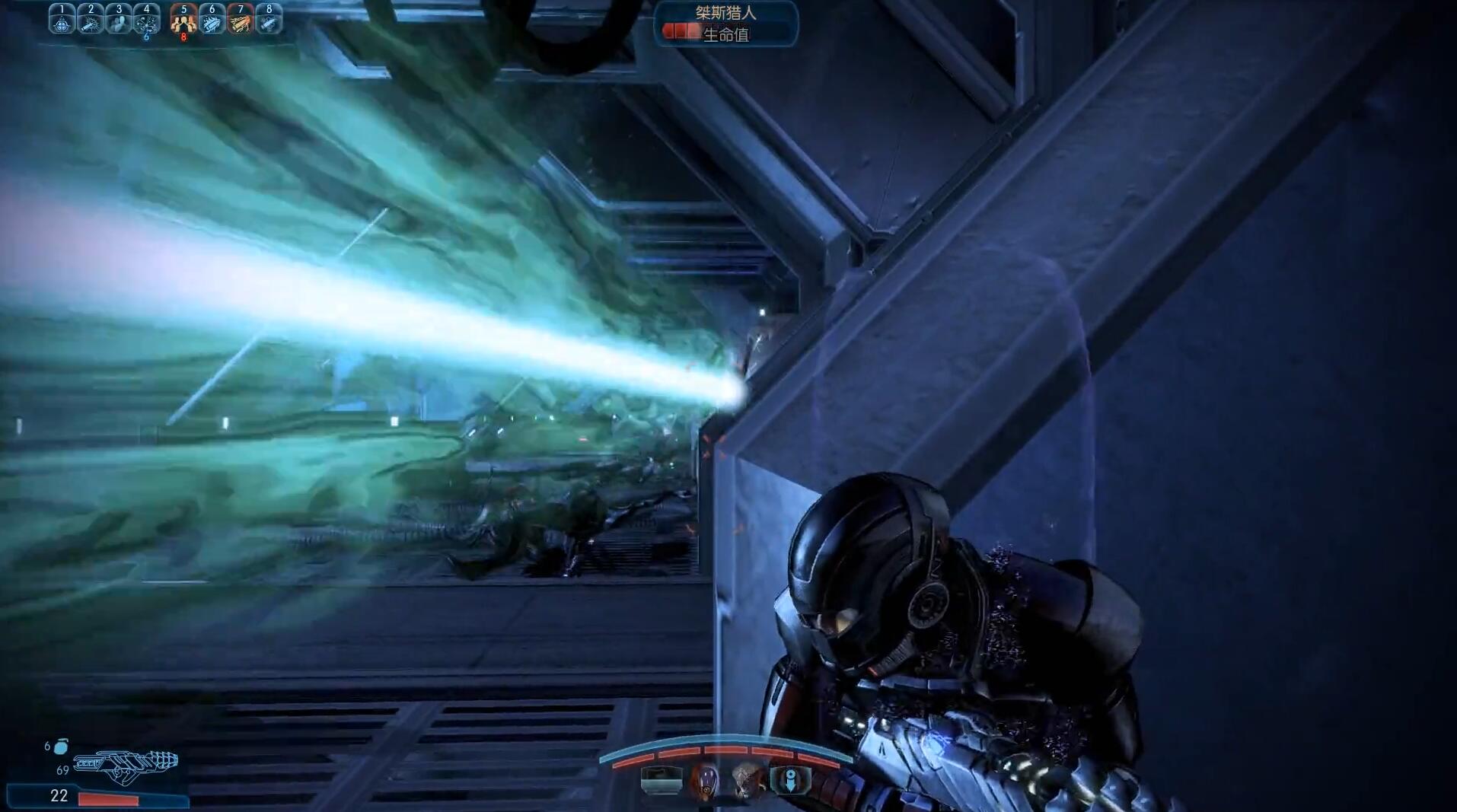
Task: Select the grey-faced squadmate portrait
Action: (x=745, y=780)
